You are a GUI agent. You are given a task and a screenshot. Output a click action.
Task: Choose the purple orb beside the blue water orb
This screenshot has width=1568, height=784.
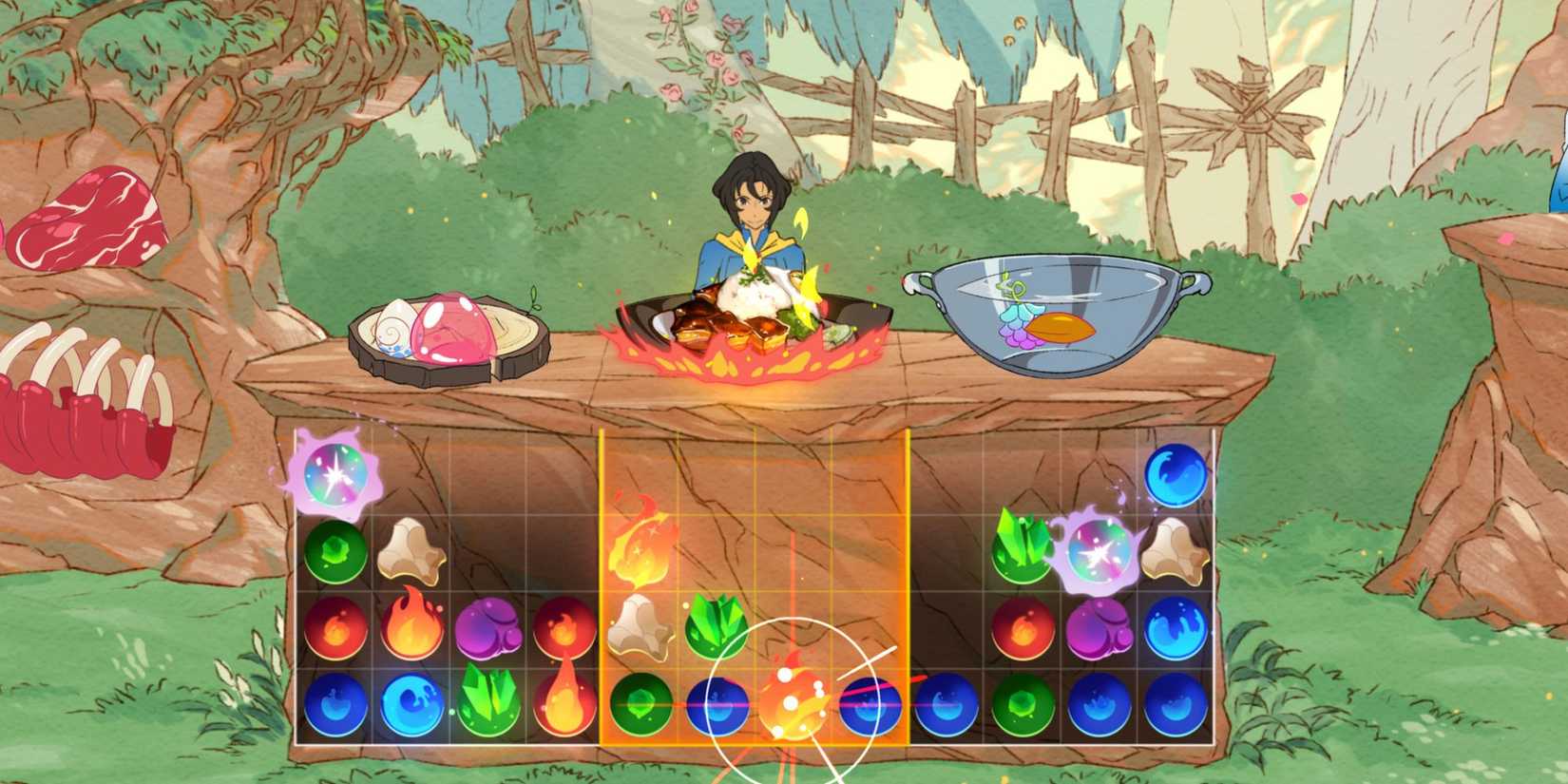tap(1098, 627)
